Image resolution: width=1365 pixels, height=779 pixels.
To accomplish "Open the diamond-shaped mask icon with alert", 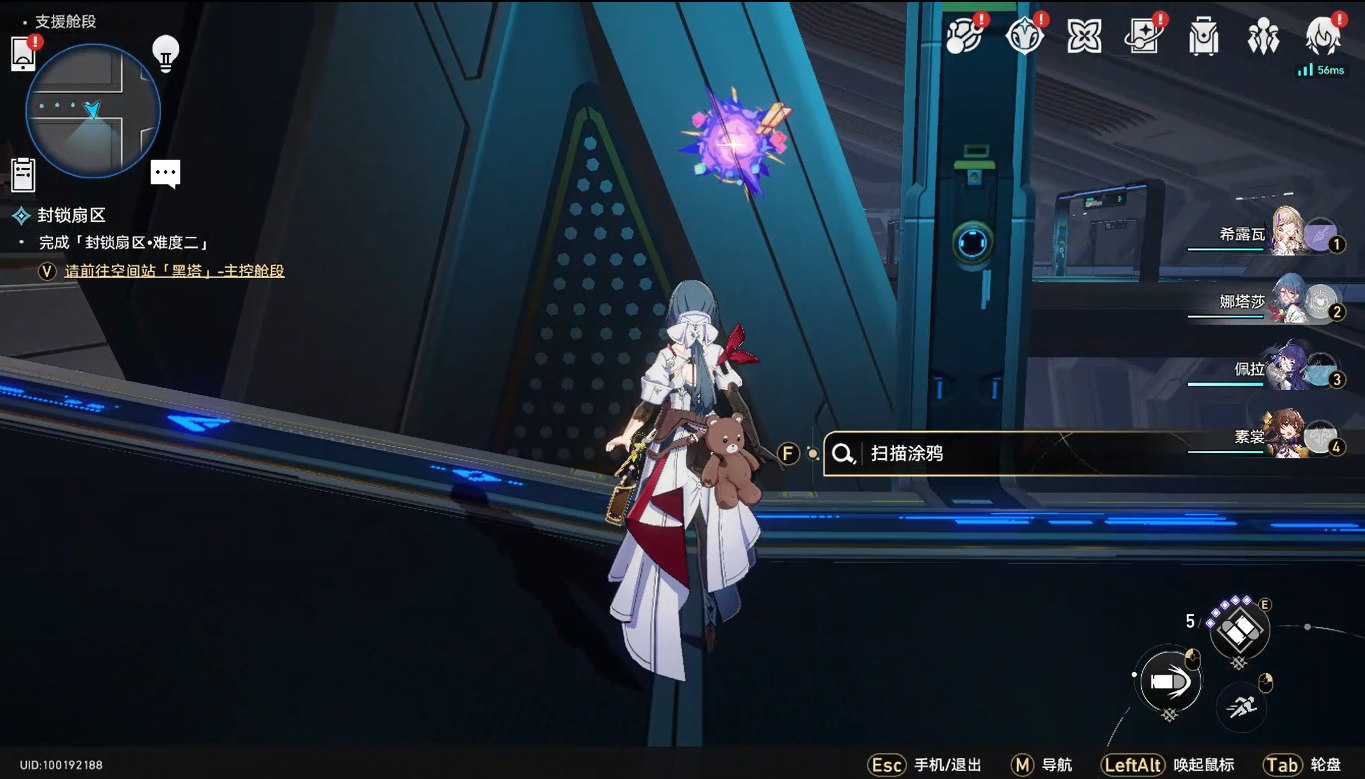I will click(1025, 37).
